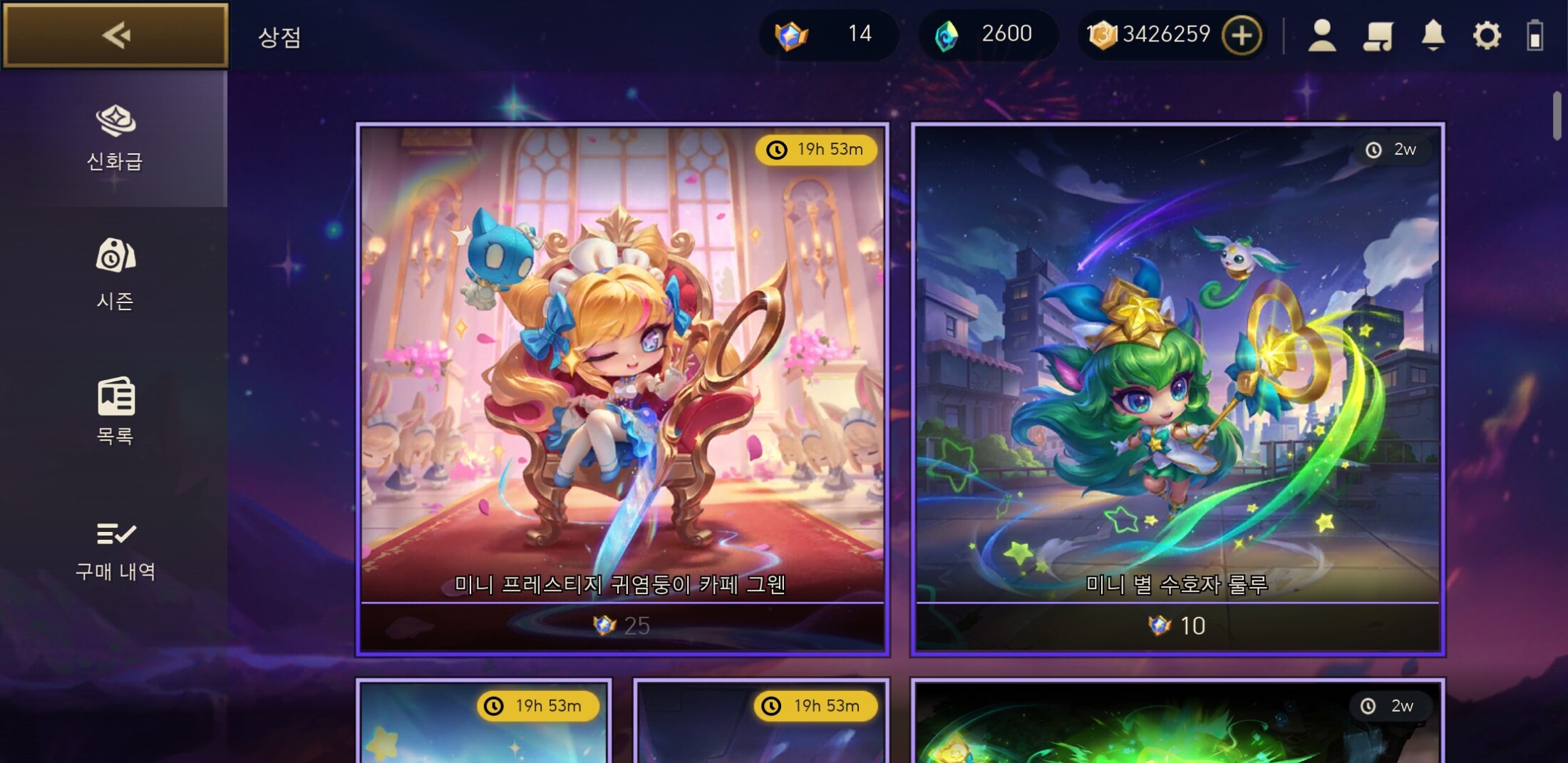Viewport: 1568px width, 763px height.
Task: Switch to the 신화급 shop tab
Action: tap(114, 139)
